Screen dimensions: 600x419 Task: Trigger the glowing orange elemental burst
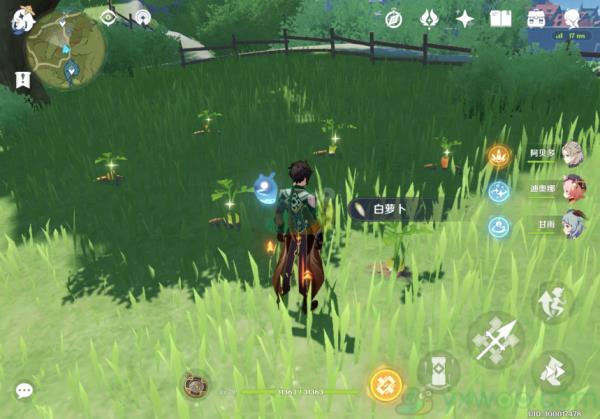pyautogui.click(x=386, y=384)
